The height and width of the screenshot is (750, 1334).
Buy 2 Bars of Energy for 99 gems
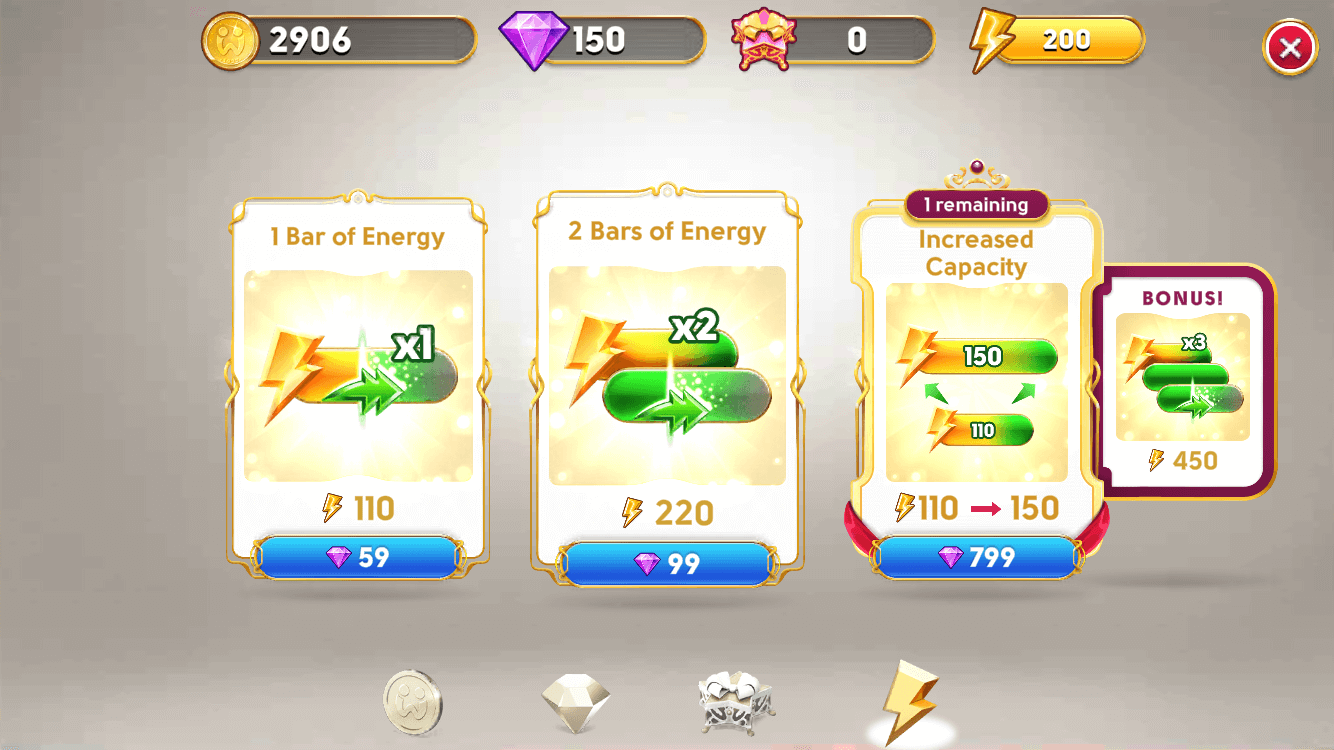pyautogui.click(x=668, y=560)
